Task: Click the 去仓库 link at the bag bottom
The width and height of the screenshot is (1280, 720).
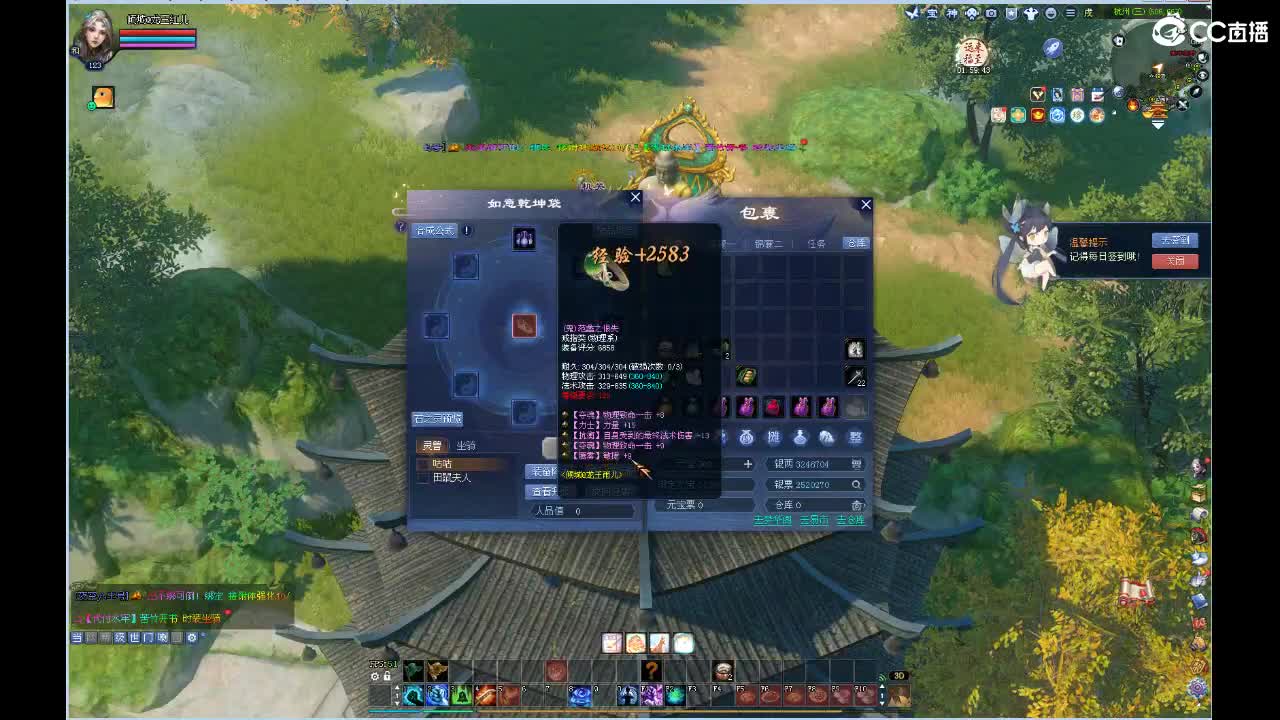Action: [853, 520]
